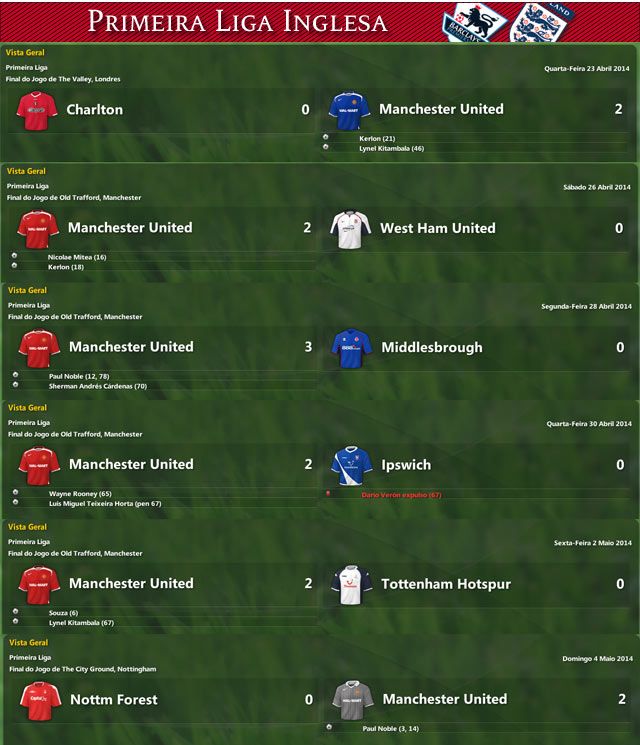Select West Ham United club name
Screen dimensions: 640x745
(x=437, y=228)
